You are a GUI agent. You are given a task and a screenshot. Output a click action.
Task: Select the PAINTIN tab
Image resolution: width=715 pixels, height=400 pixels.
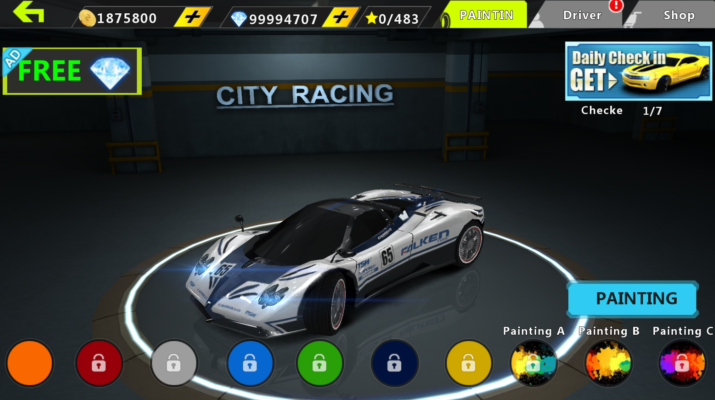coord(486,15)
